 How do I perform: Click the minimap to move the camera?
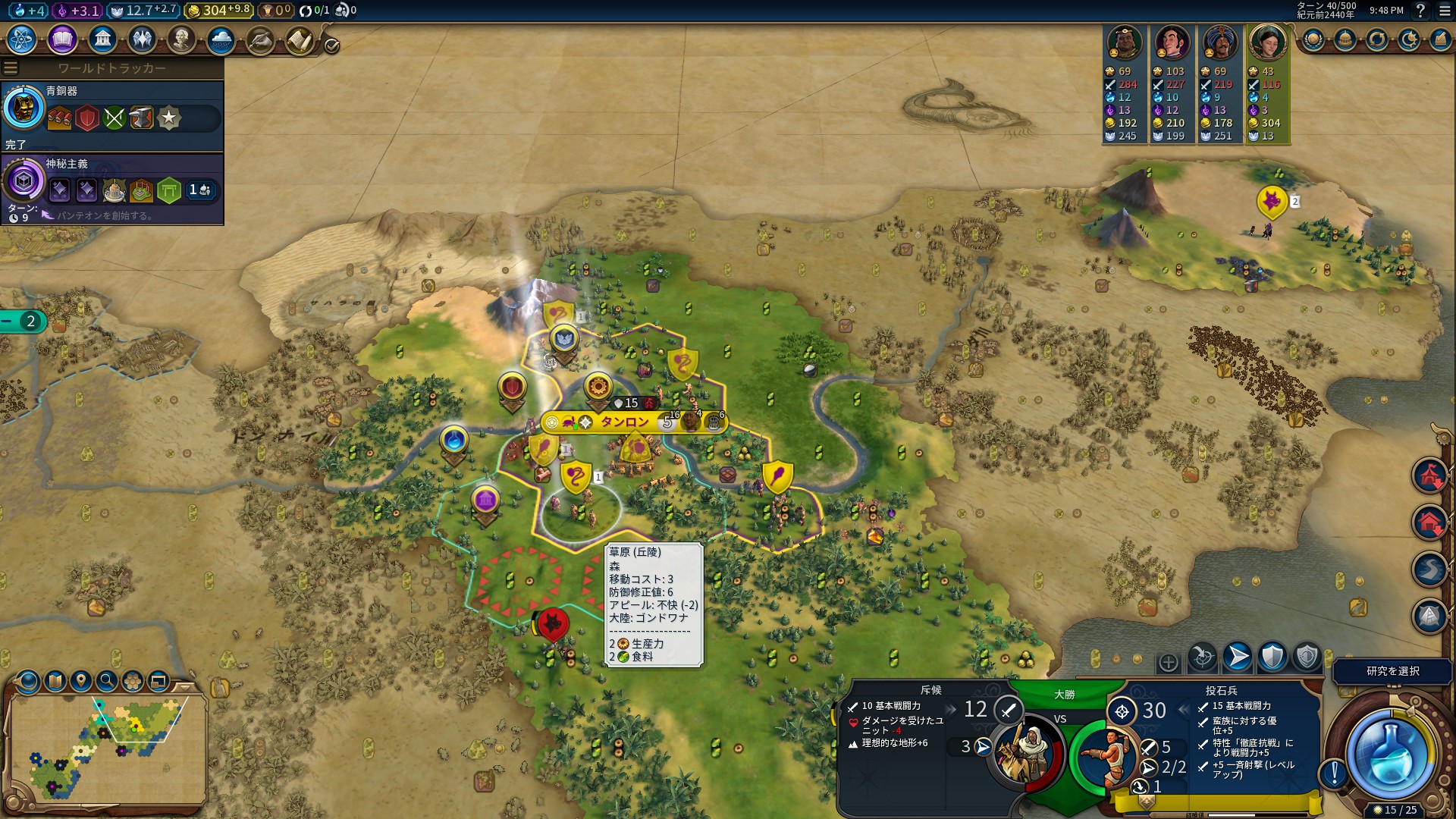pyautogui.click(x=108, y=747)
